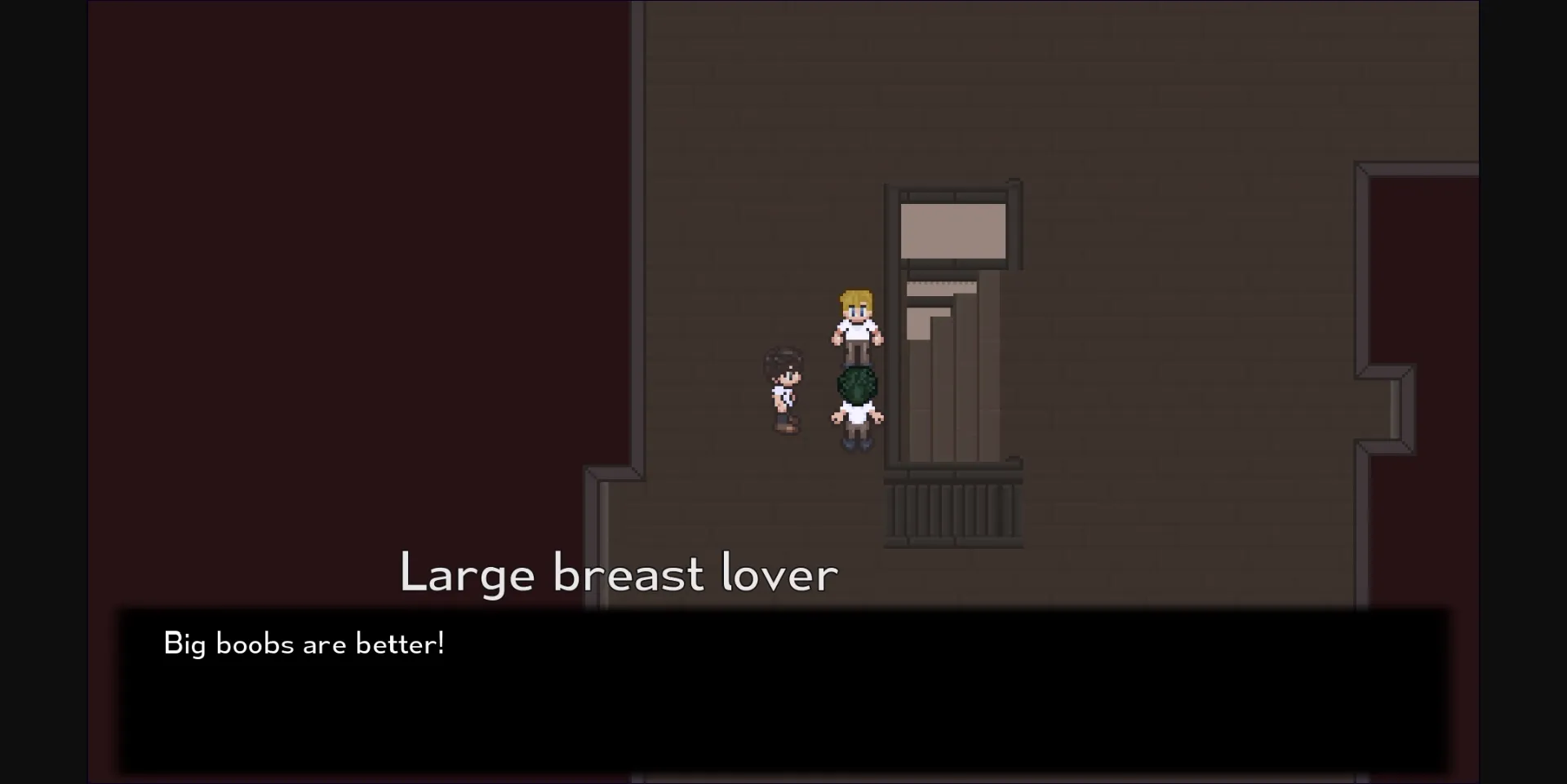Screen dimensions: 1567x784
Task: Select the brown-haired character sprite
Action: (785, 388)
